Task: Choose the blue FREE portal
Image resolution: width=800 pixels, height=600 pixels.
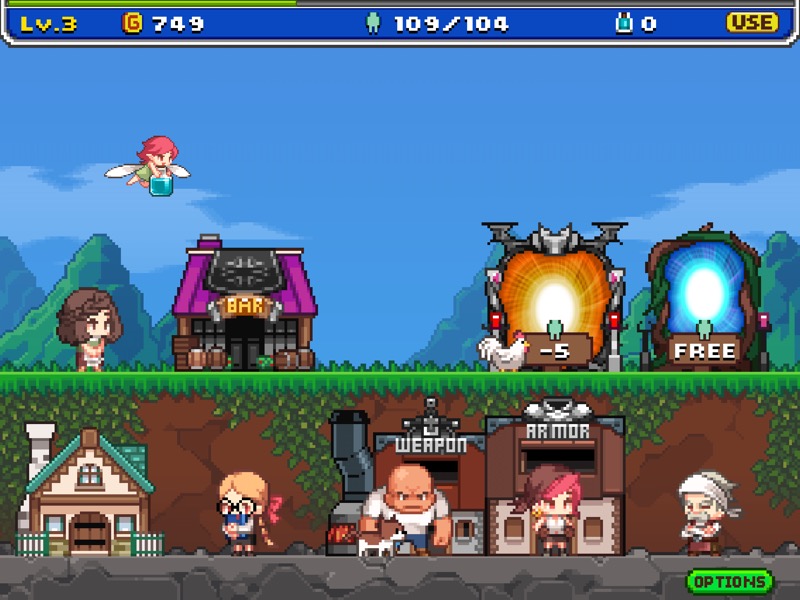Action: click(x=705, y=300)
